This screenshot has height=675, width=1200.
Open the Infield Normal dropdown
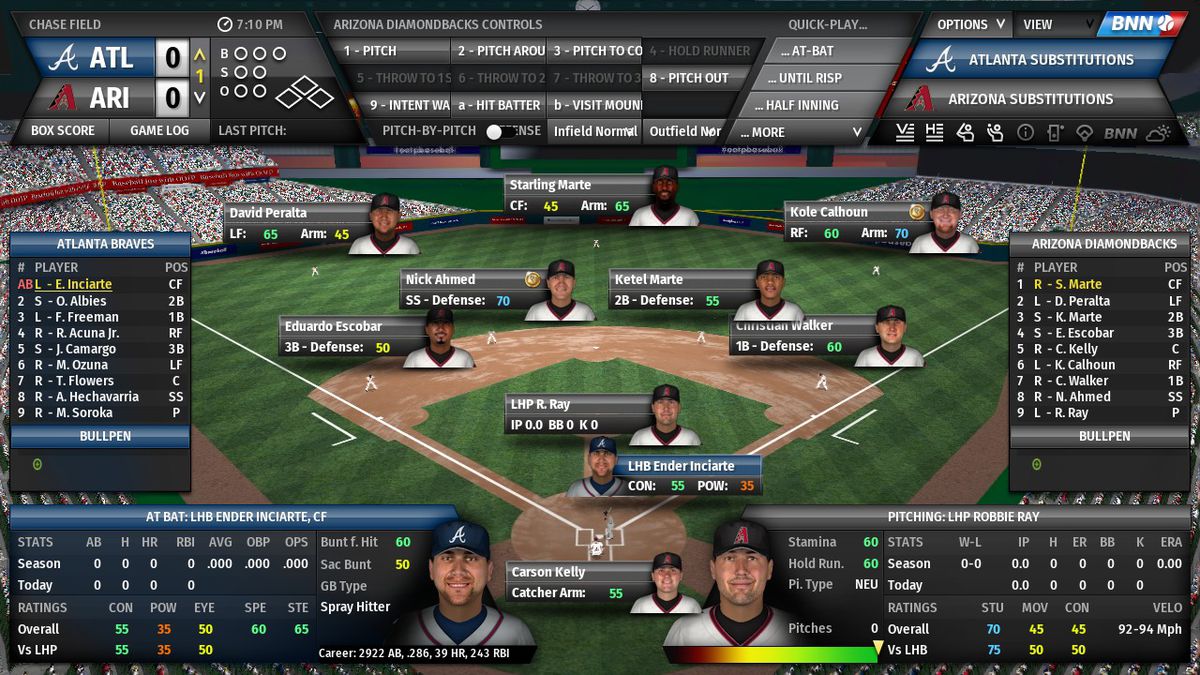coord(595,131)
